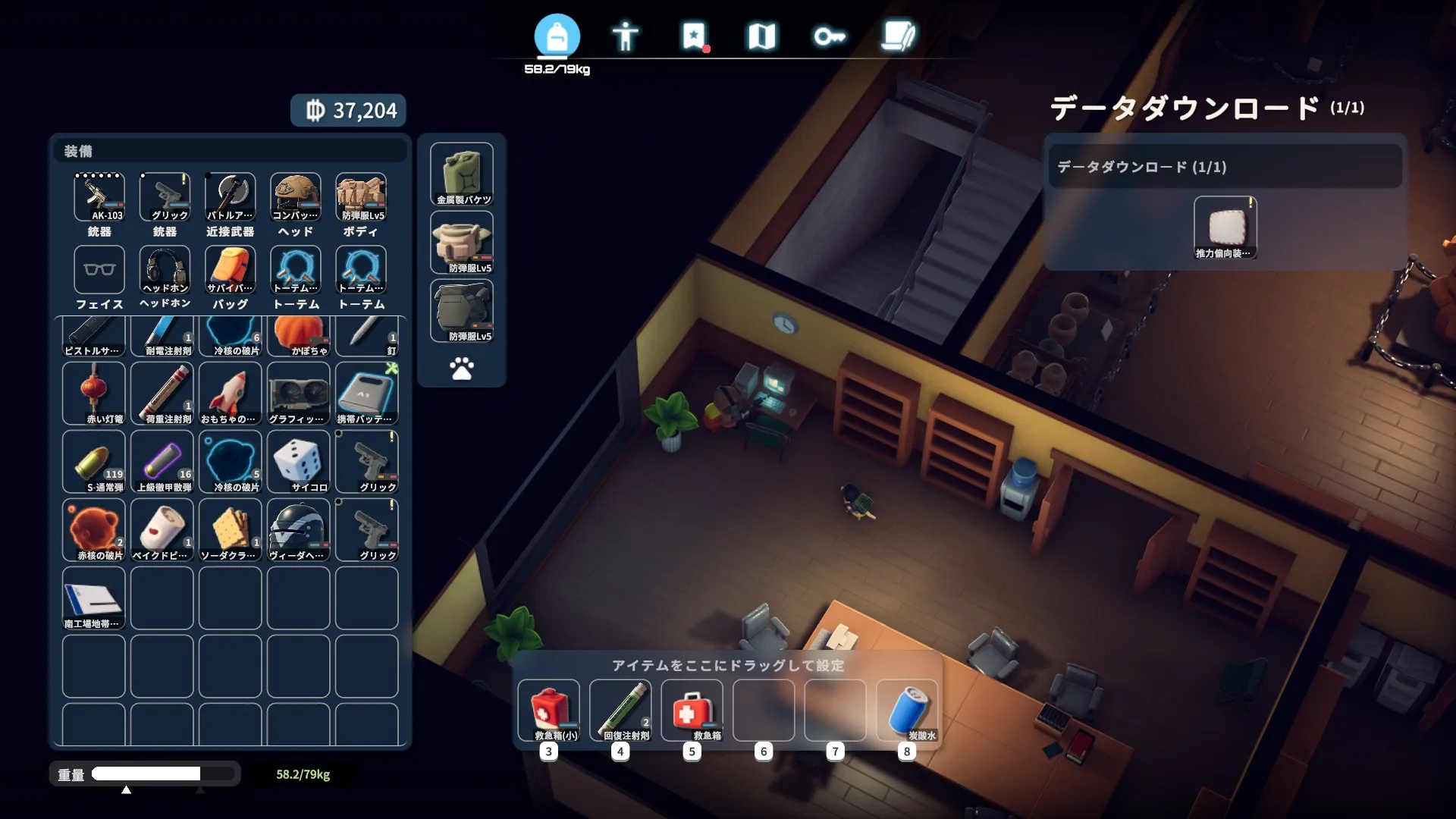Show the map tab
1456x819 pixels.
click(761, 36)
